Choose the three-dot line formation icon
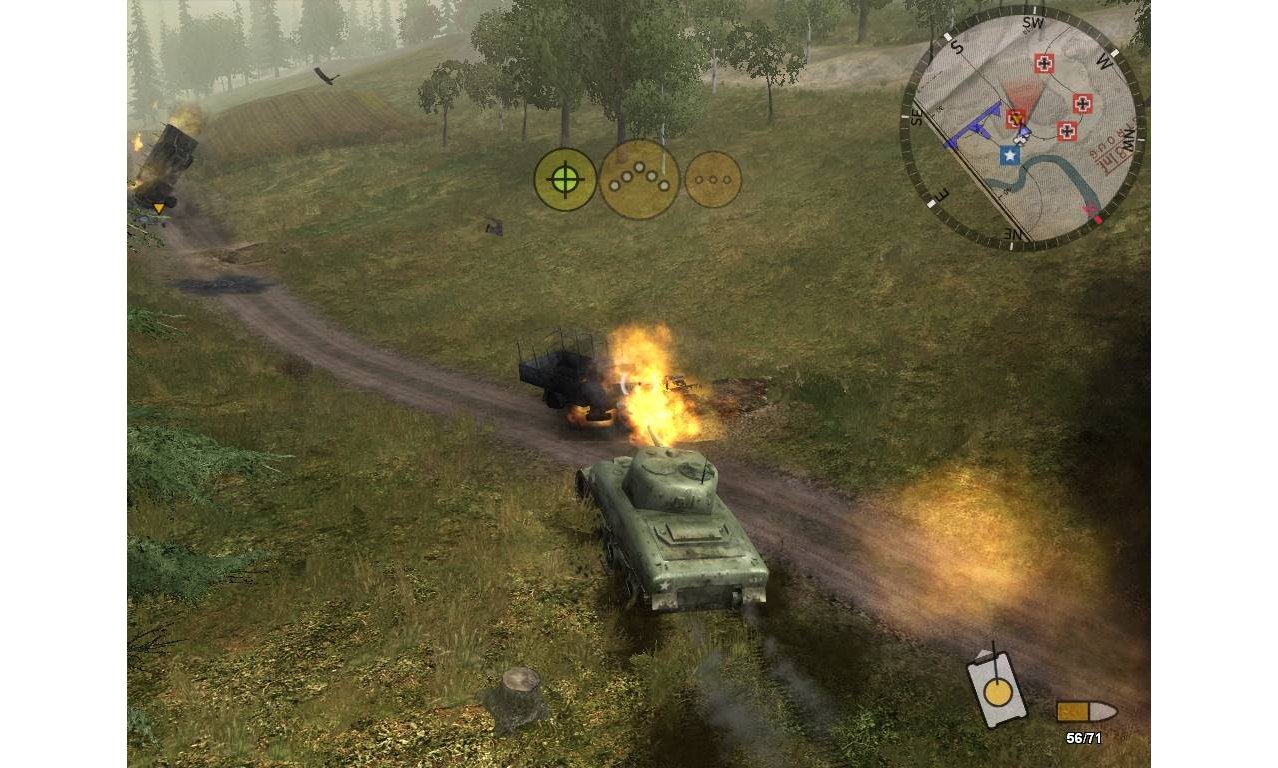Screen dimensions: 1278x768 pyautogui.click(x=713, y=180)
